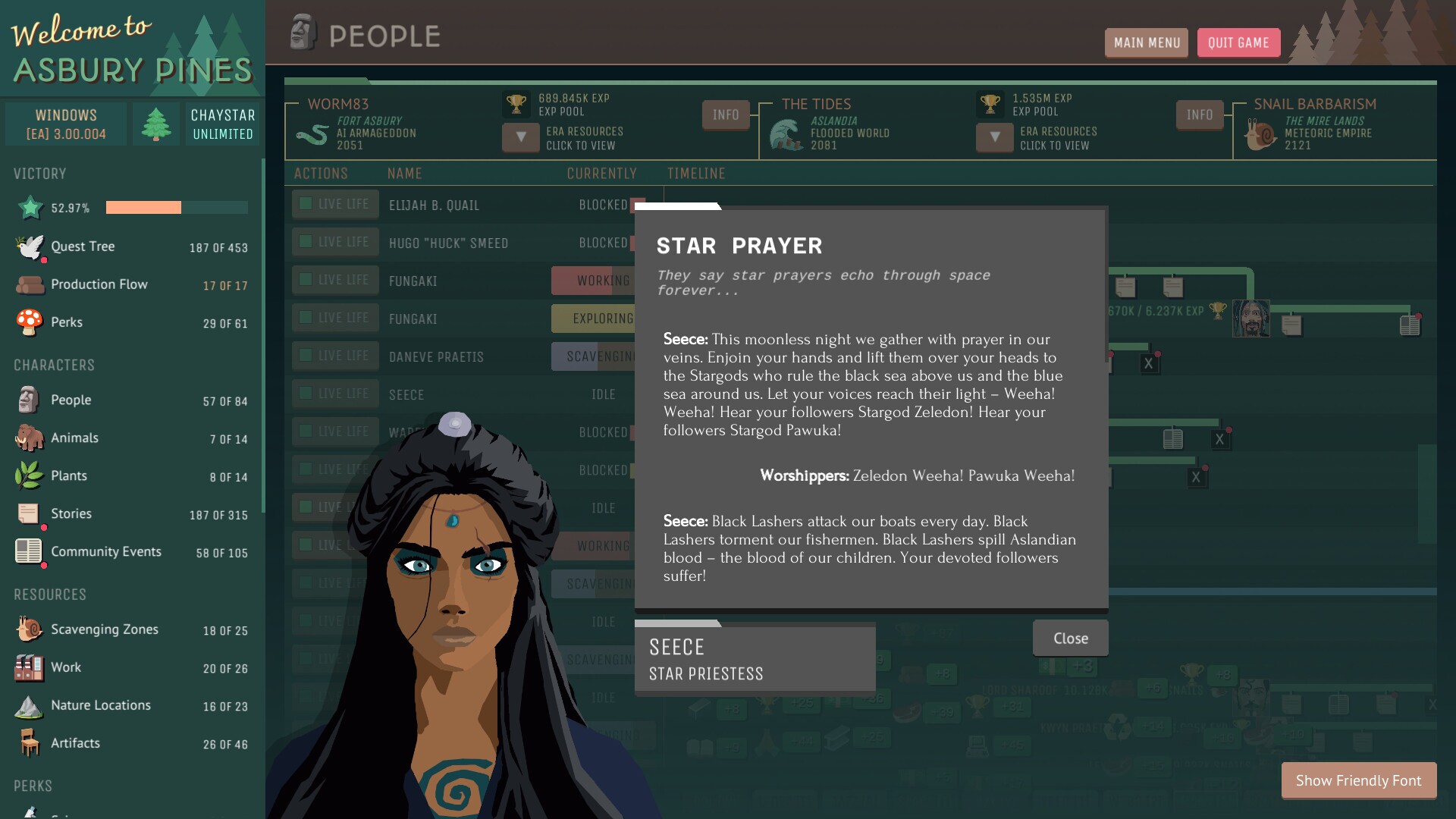Image resolution: width=1456 pixels, height=819 pixels.
Task: Close the Star Prayer dialog
Action: tap(1069, 638)
